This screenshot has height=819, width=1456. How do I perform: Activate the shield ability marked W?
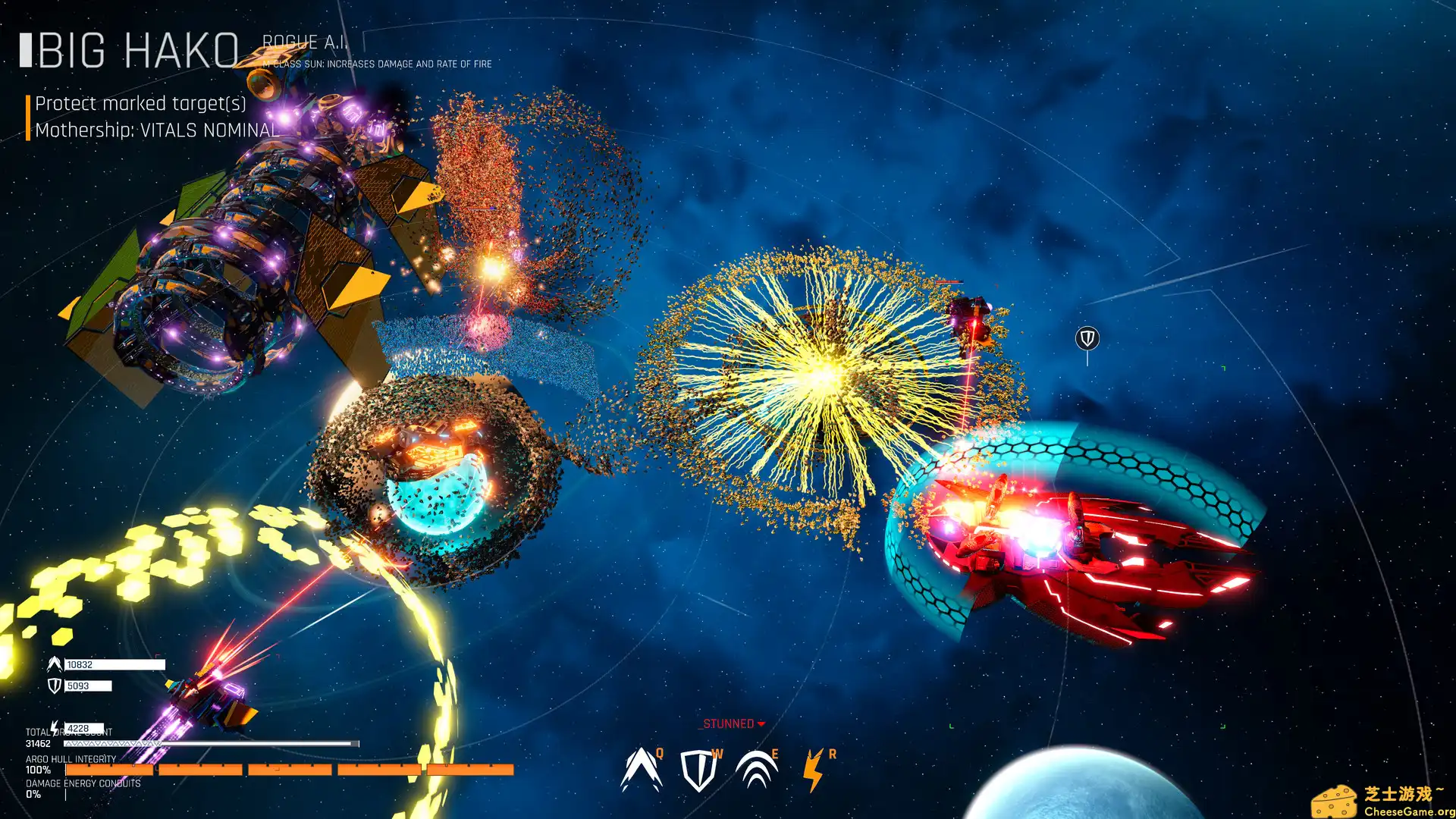pos(698,770)
